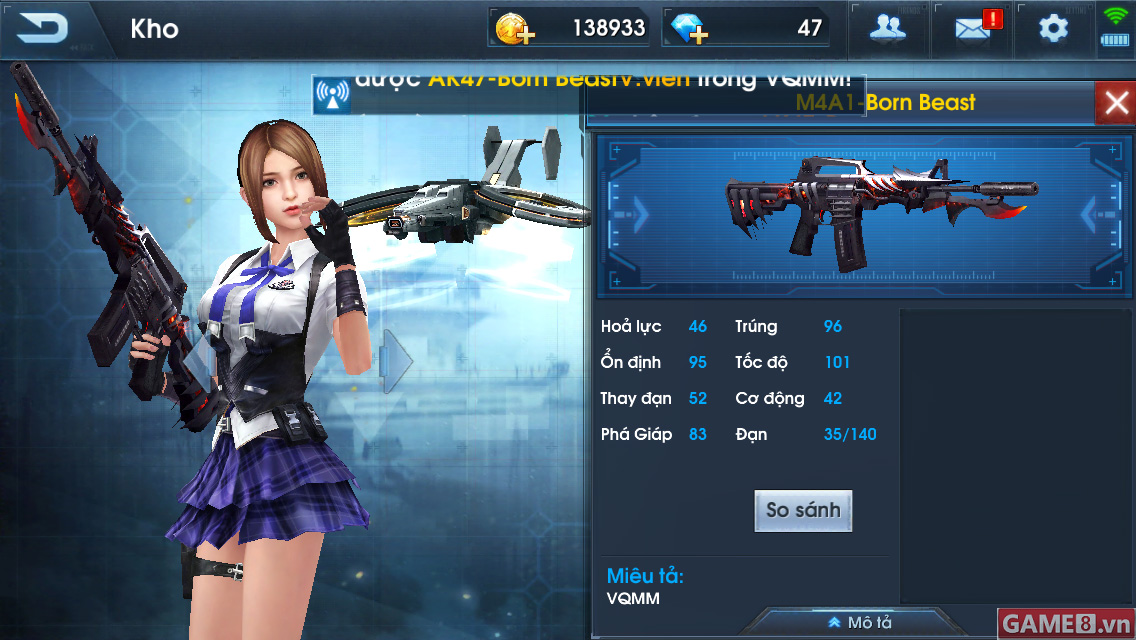
Task: Open the settings gear
Action: click(1053, 28)
